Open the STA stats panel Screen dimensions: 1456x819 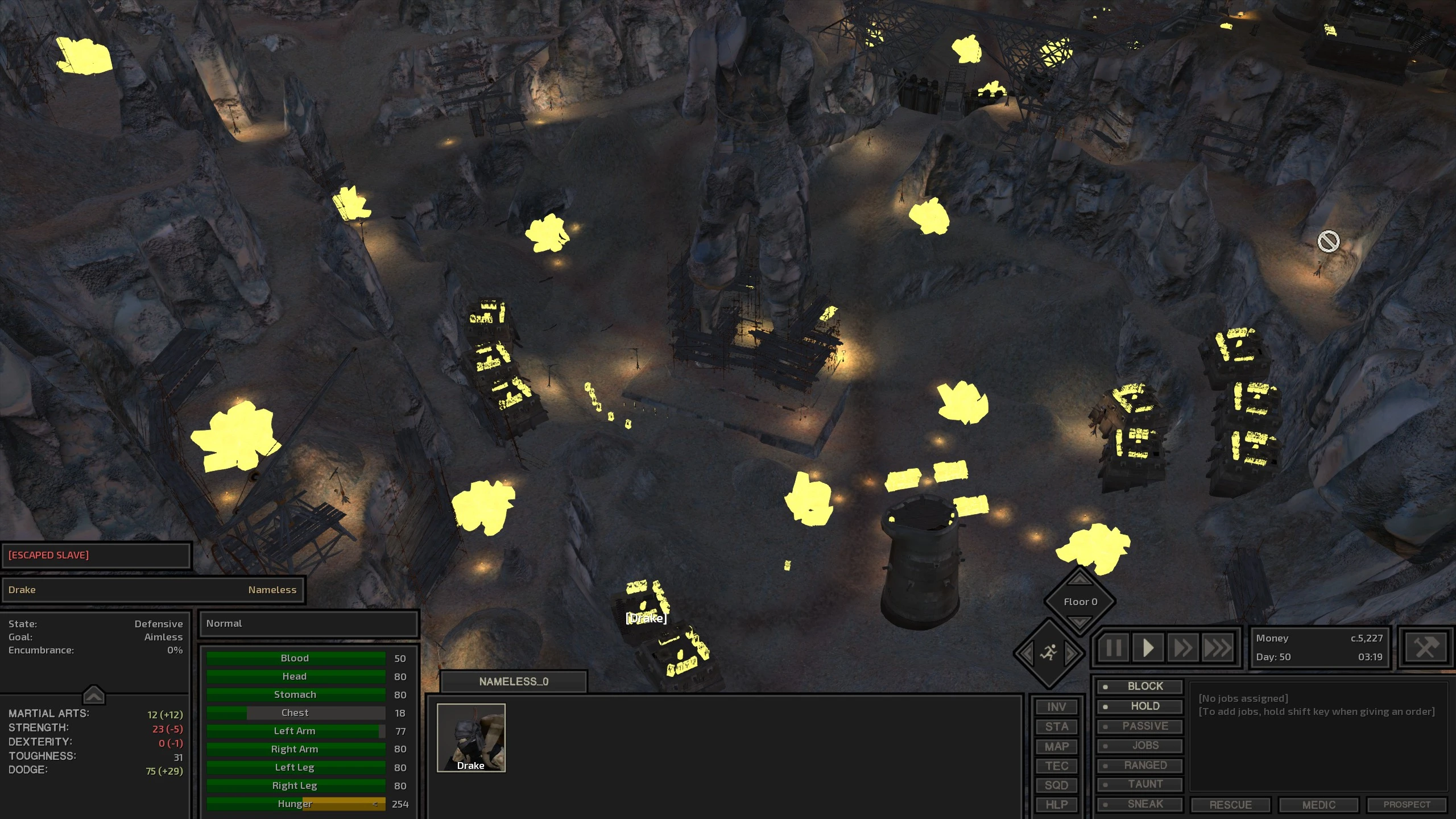[x=1056, y=726]
